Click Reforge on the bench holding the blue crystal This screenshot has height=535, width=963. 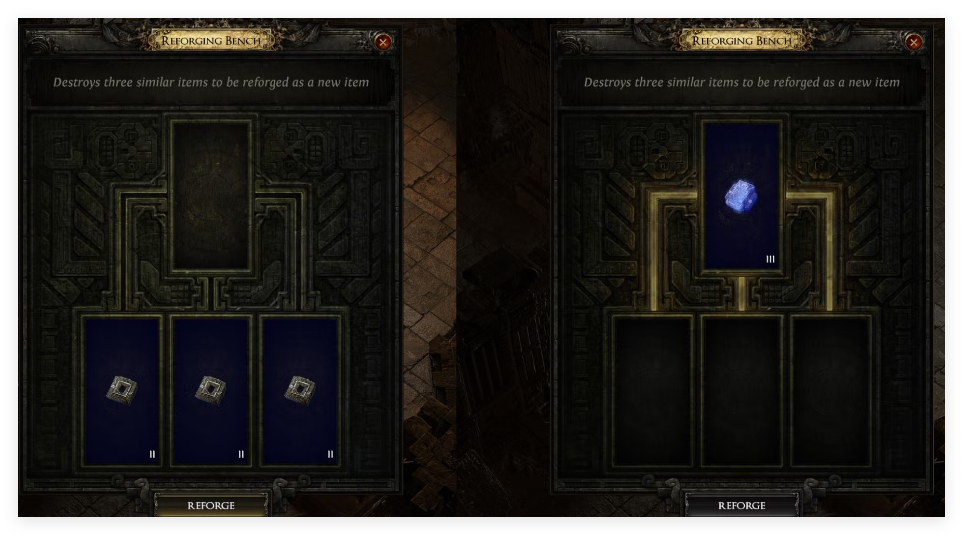pos(741,505)
